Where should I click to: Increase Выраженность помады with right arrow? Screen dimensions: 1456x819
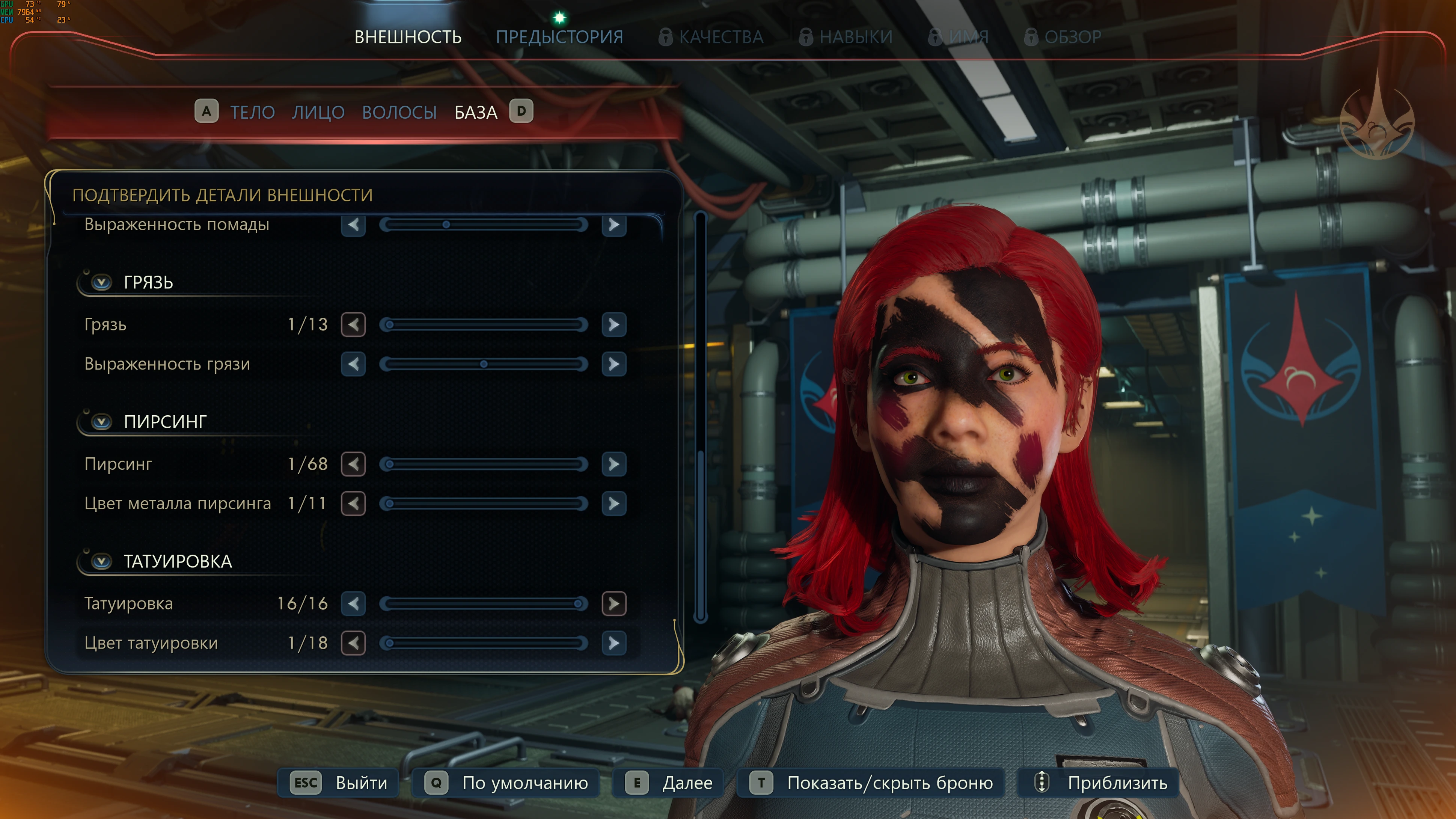[614, 225]
